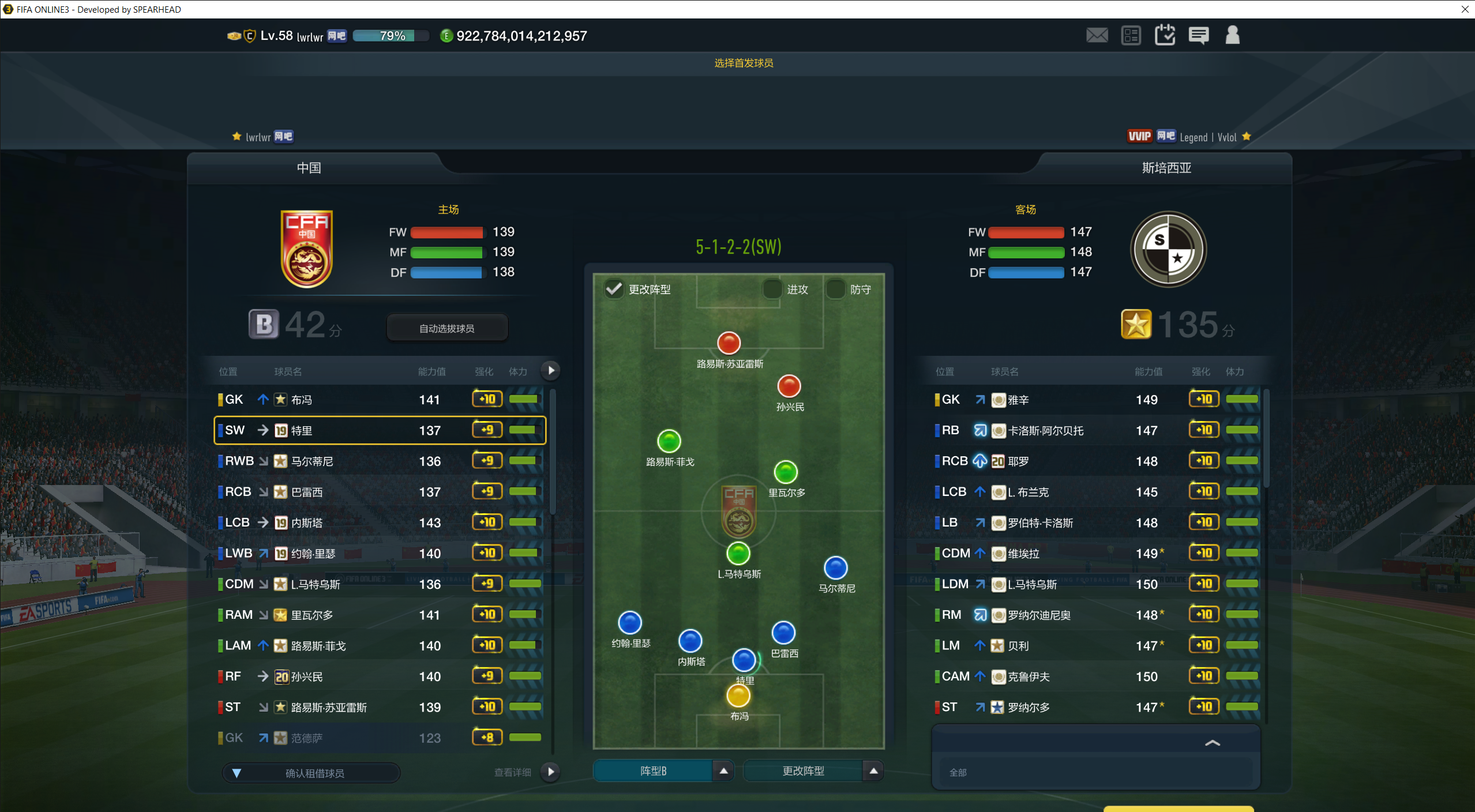Choose LCB 内斯塔 row in lineup list
The height and width of the screenshot is (812, 1475).
tap(380, 522)
